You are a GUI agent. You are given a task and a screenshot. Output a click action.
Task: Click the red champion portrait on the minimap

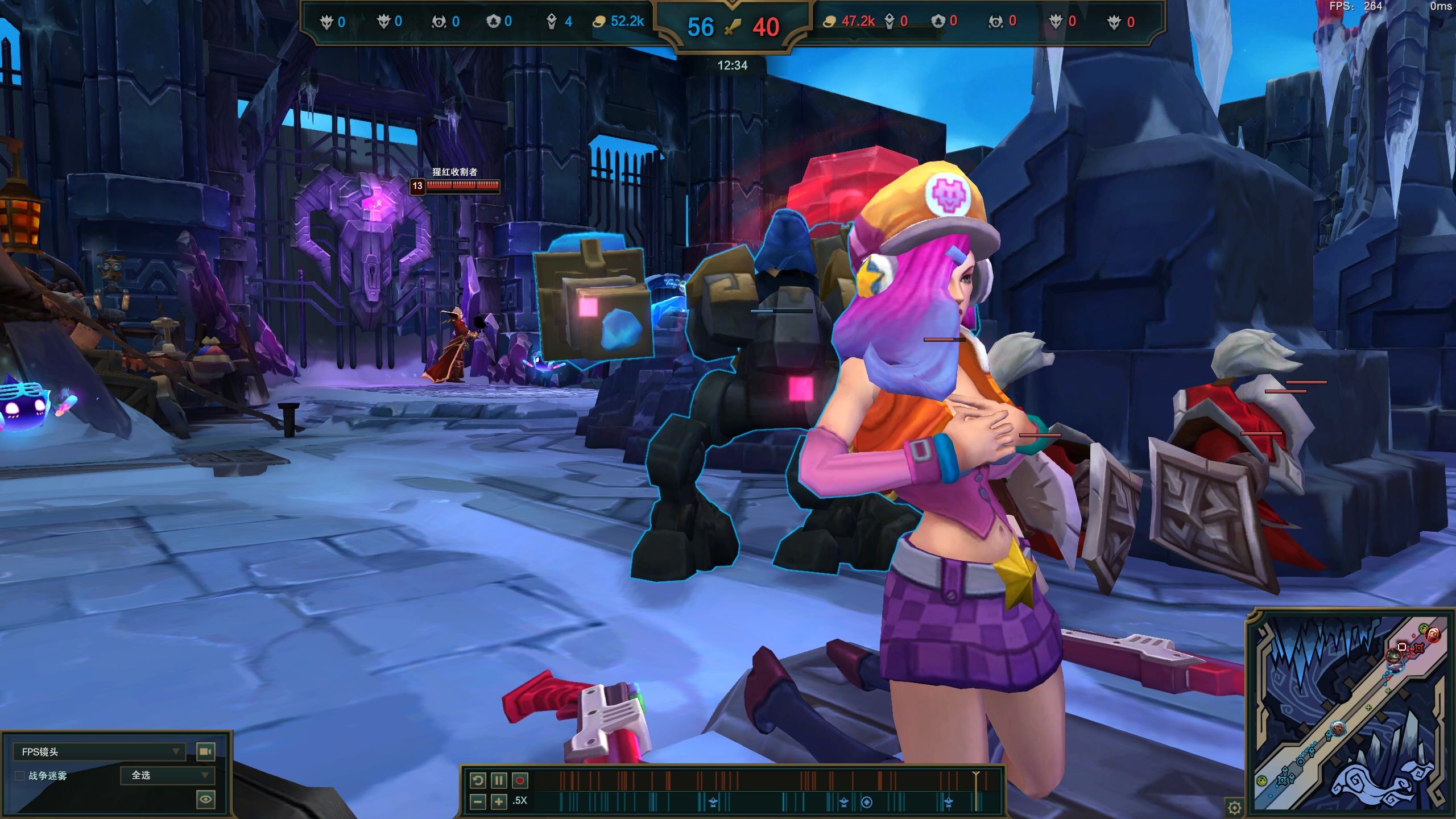pyautogui.click(x=1433, y=634)
